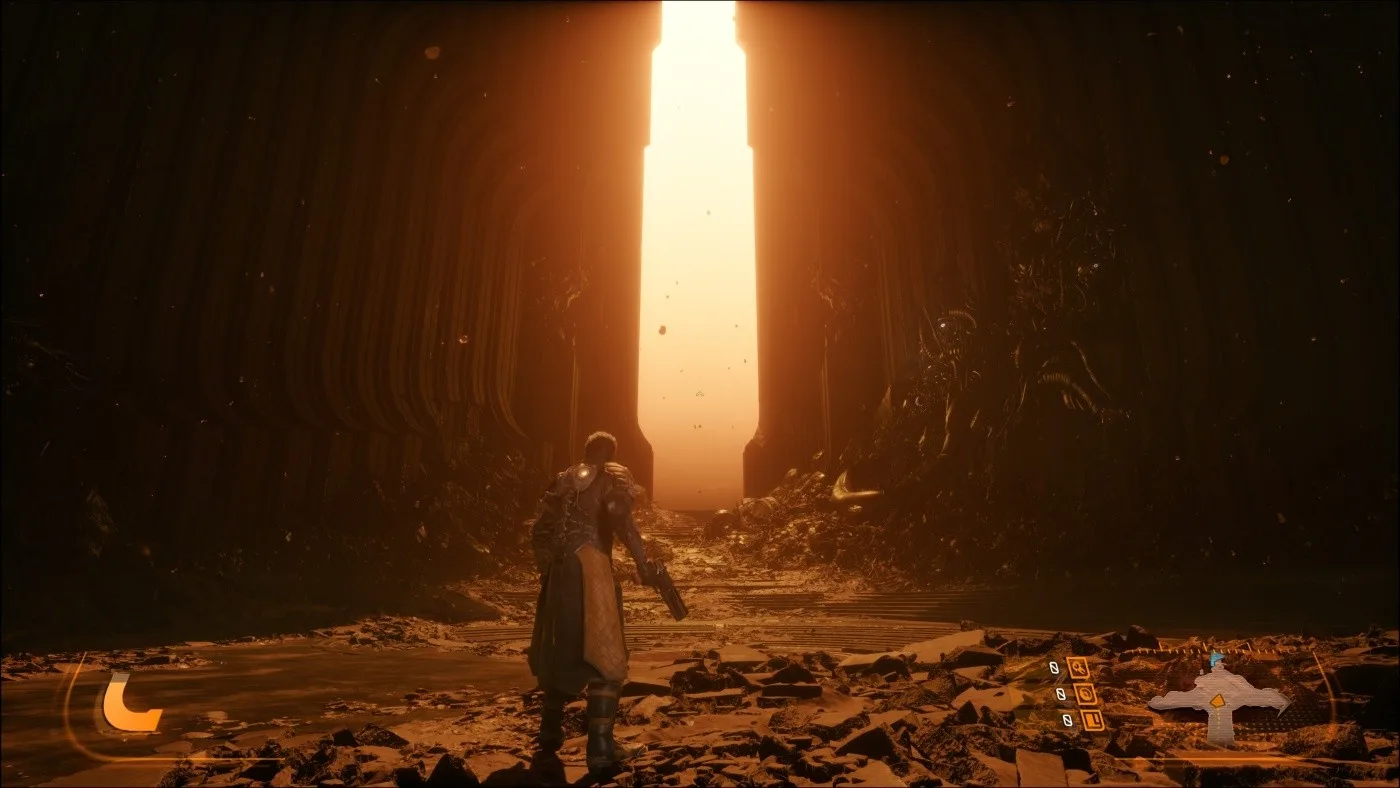The image size is (1400, 788).
Task: Click the key resource icon
Action: point(1078,667)
